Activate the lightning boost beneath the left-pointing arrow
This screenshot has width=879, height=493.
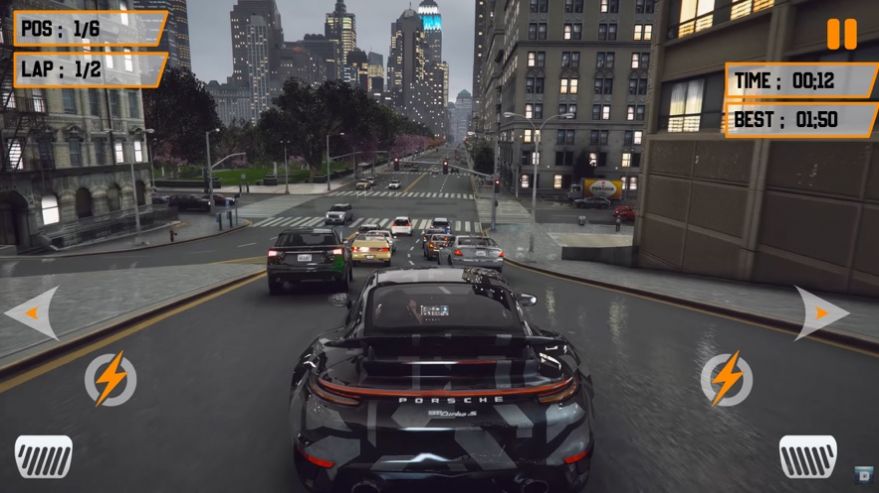point(109,379)
